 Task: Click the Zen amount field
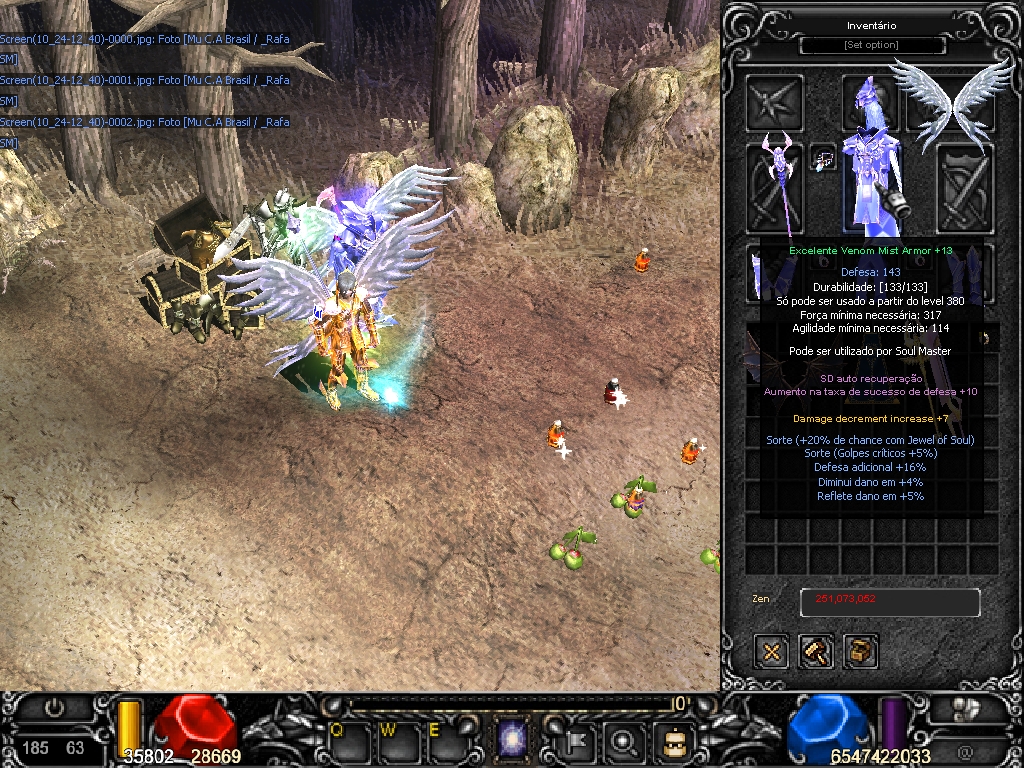[x=889, y=602]
